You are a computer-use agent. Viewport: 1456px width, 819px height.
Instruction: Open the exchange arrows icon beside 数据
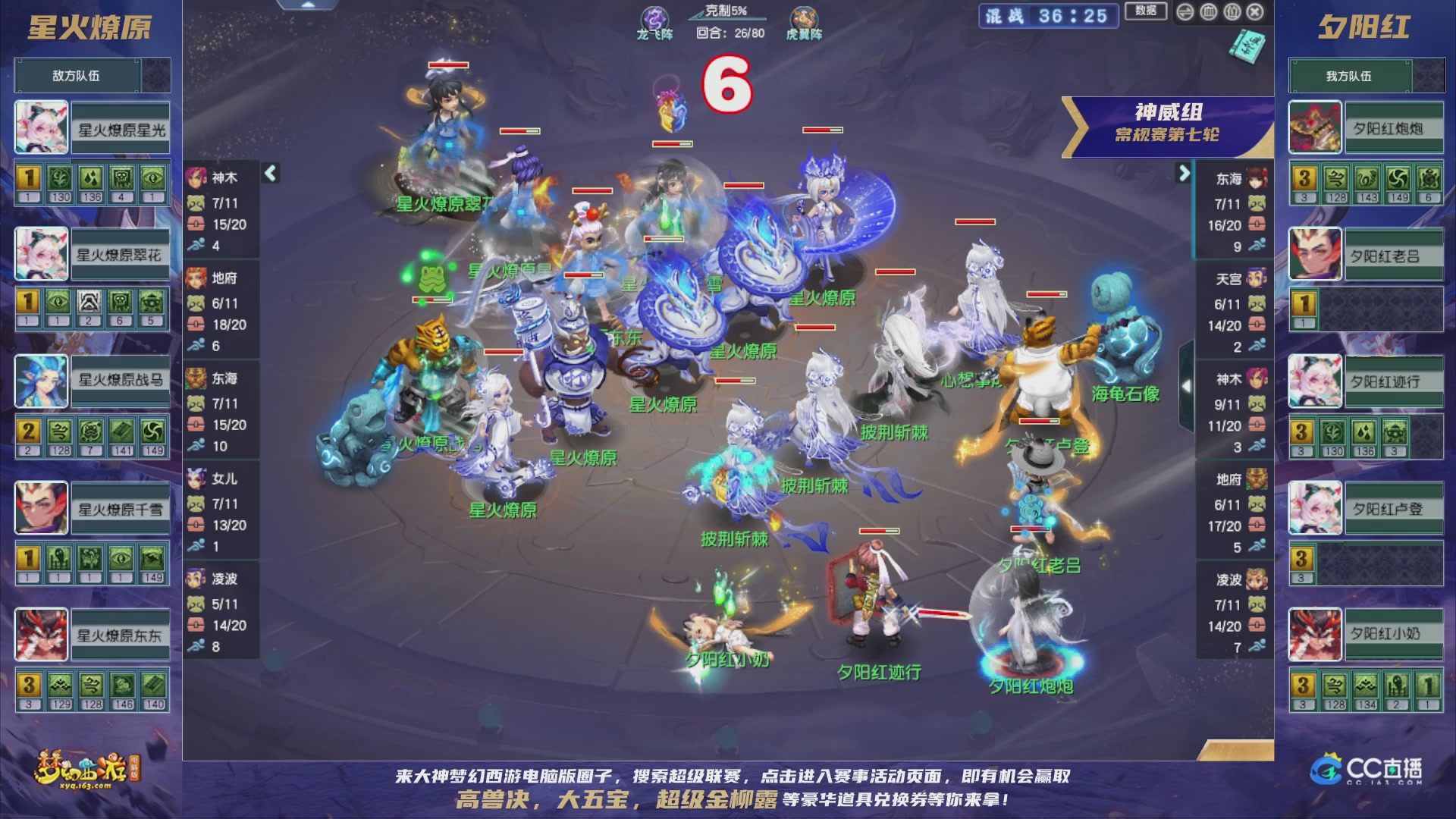1185,12
